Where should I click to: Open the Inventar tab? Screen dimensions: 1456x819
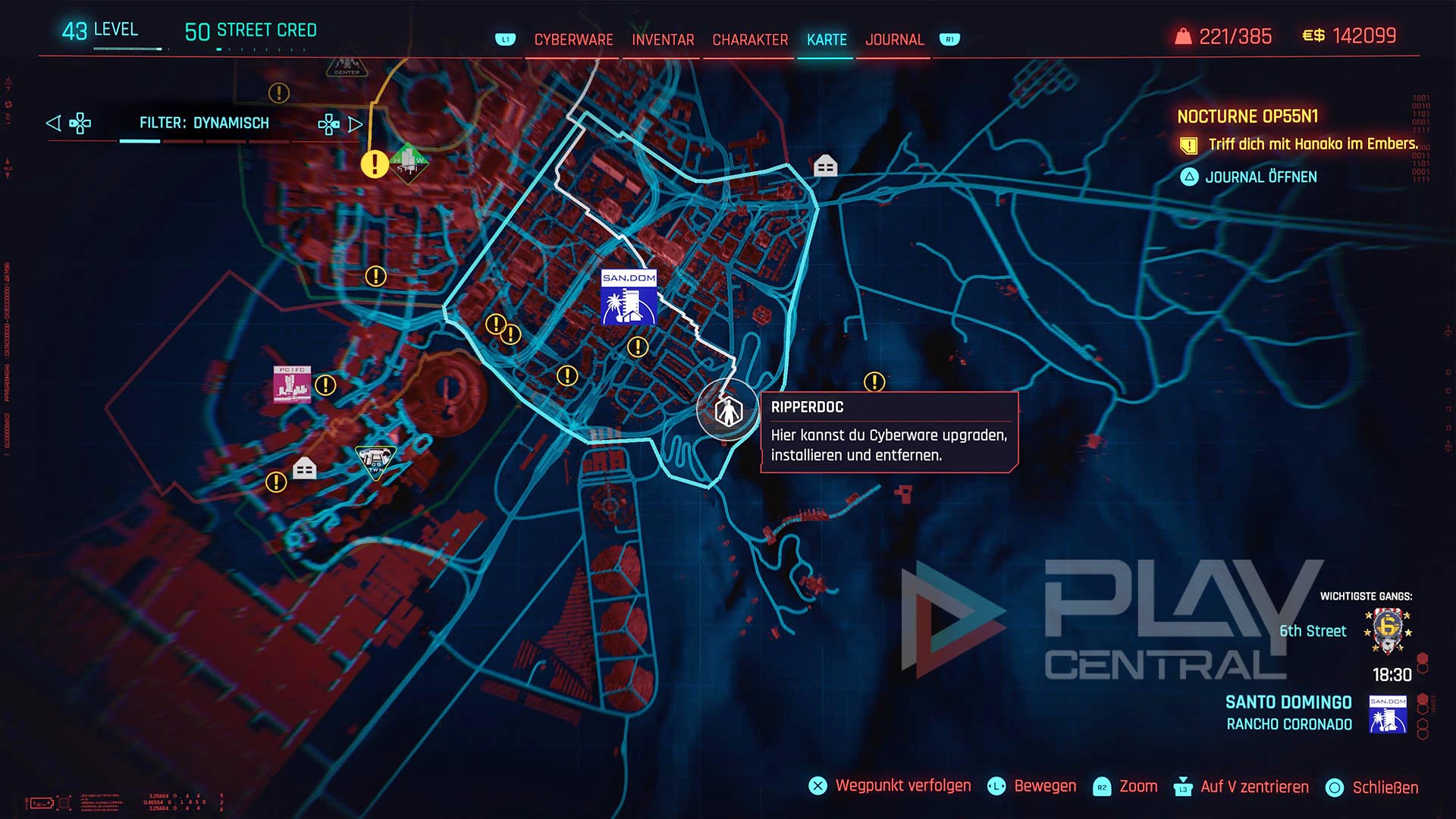663,39
